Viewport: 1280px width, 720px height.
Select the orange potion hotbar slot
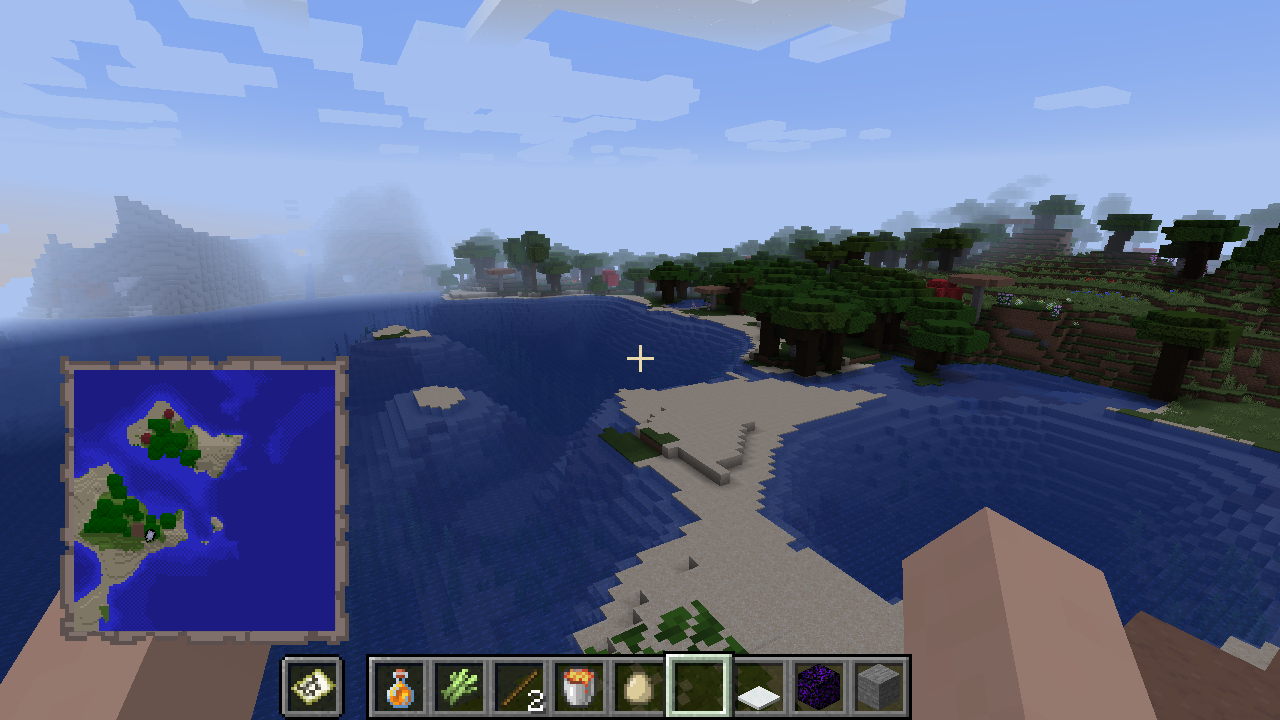pos(400,687)
